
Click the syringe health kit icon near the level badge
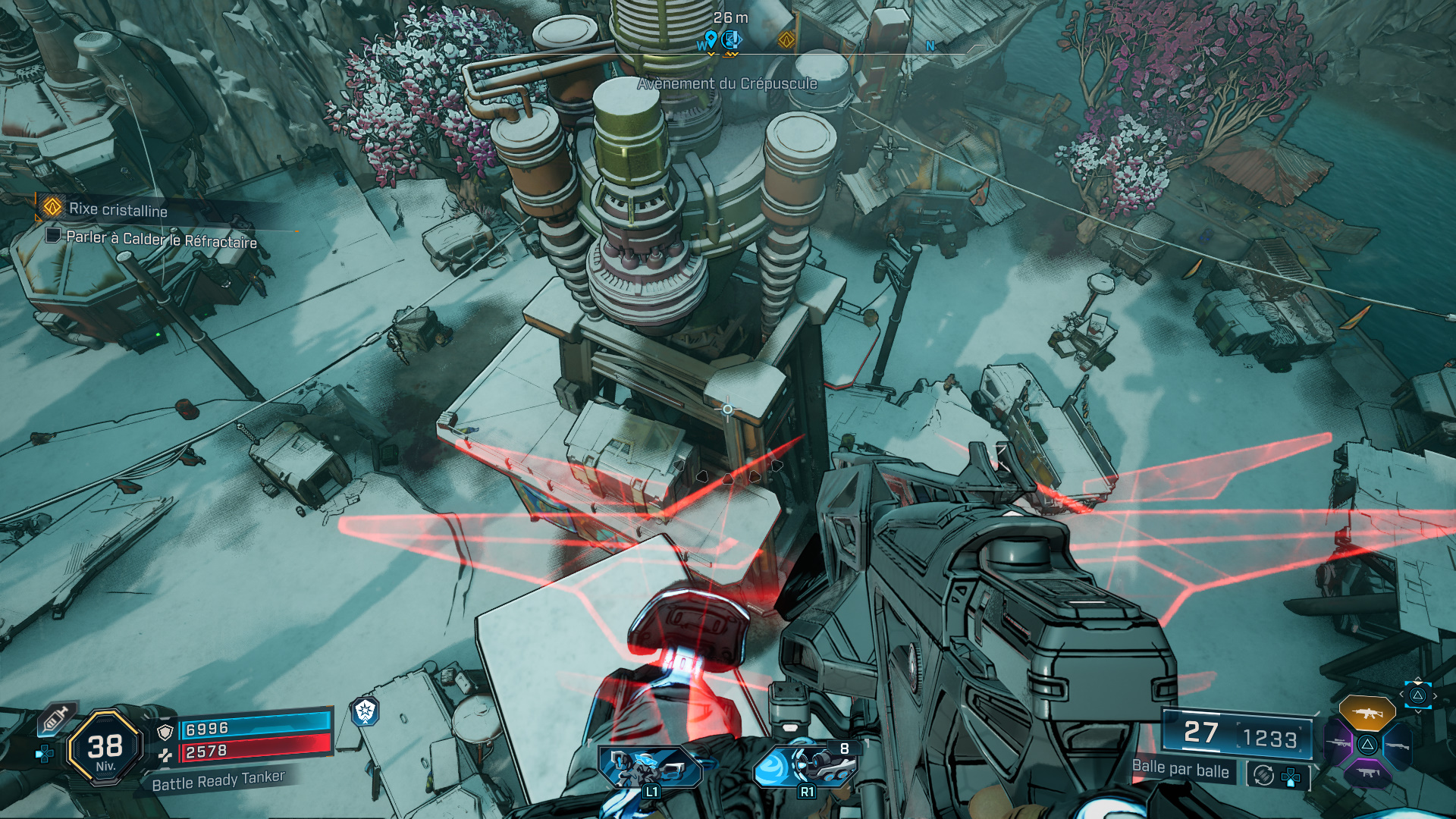tap(55, 718)
